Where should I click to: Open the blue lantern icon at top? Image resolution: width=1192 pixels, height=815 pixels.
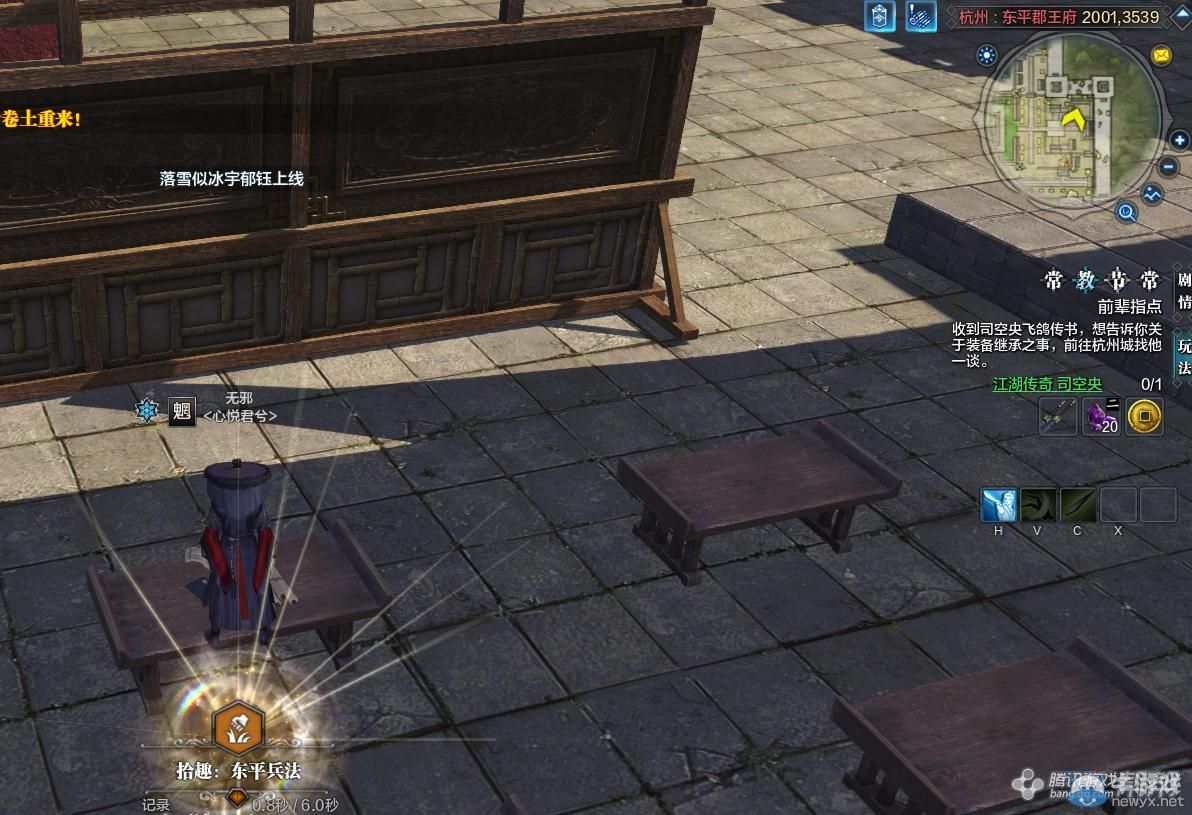pyautogui.click(x=880, y=16)
